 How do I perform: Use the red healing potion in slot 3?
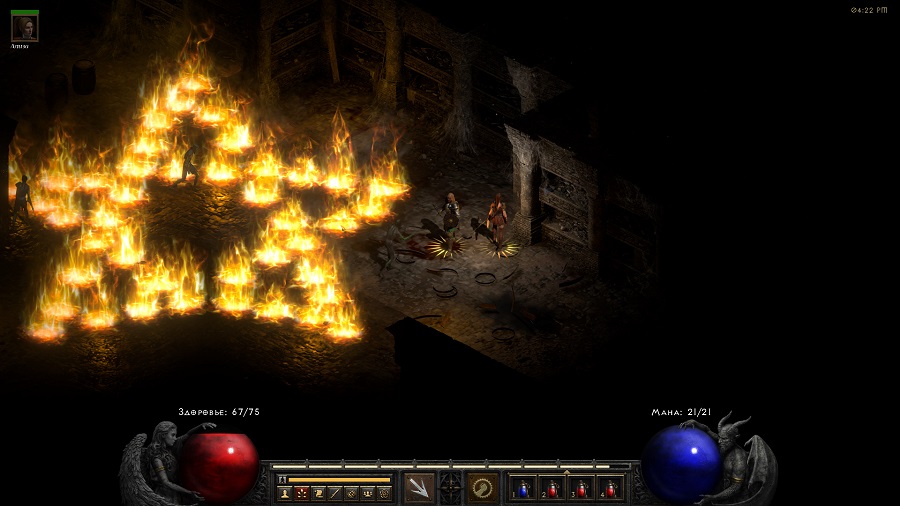pyautogui.click(x=581, y=488)
